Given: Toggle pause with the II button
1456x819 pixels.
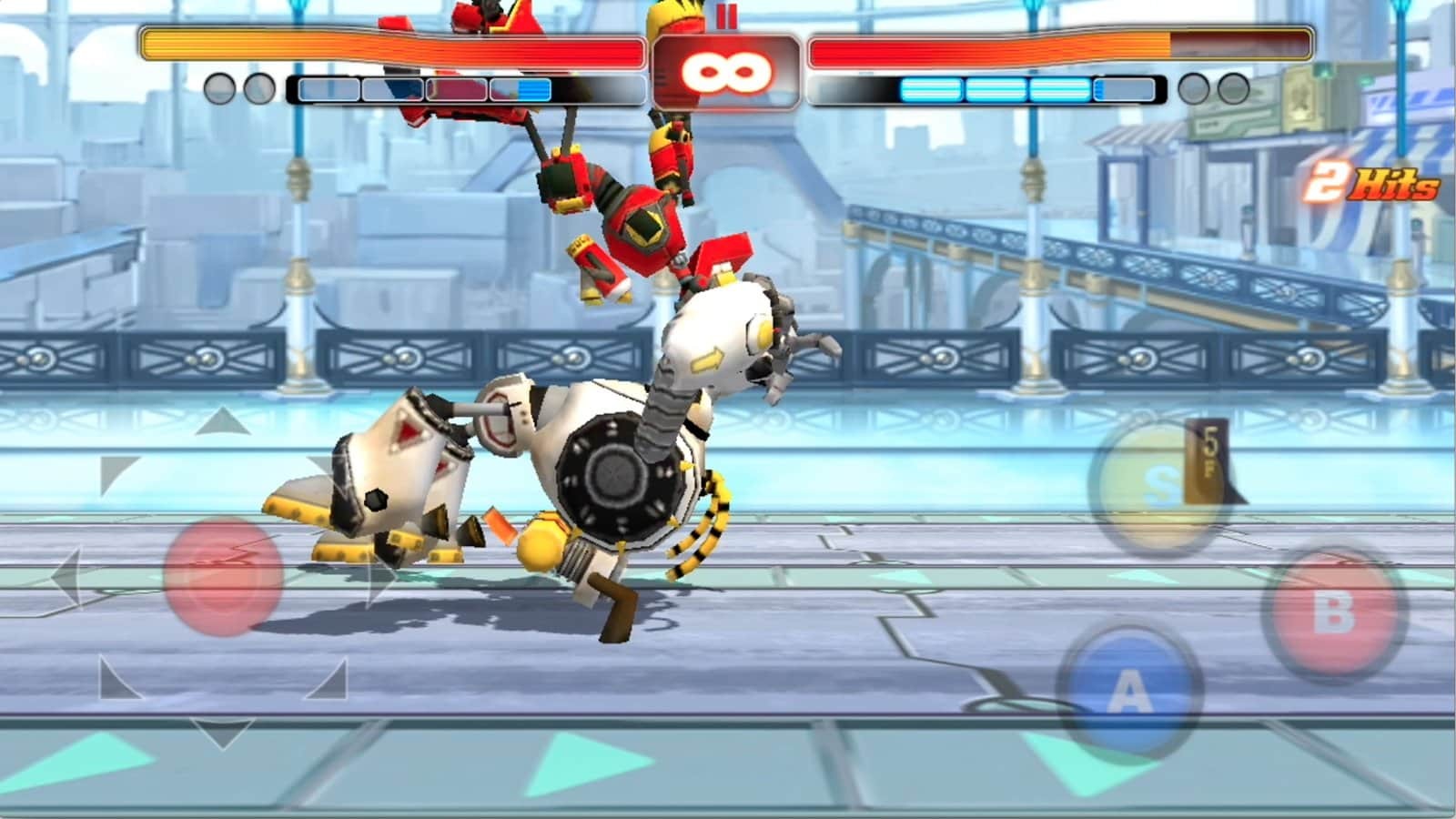Looking at the screenshot, I should click(x=725, y=16).
